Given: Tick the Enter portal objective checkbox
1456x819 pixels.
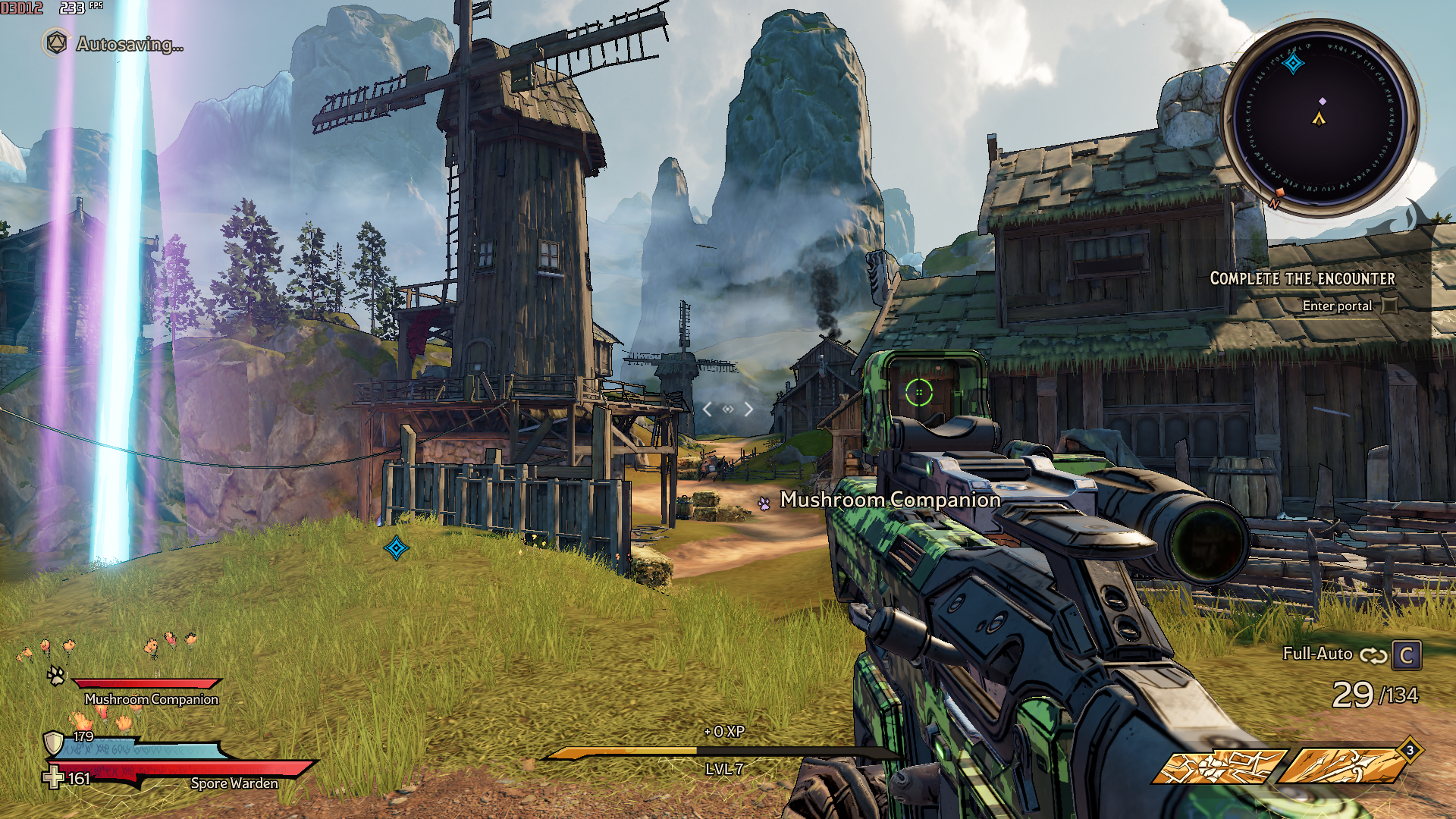Looking at the screenshot, I should click(x=1389, y=306).
